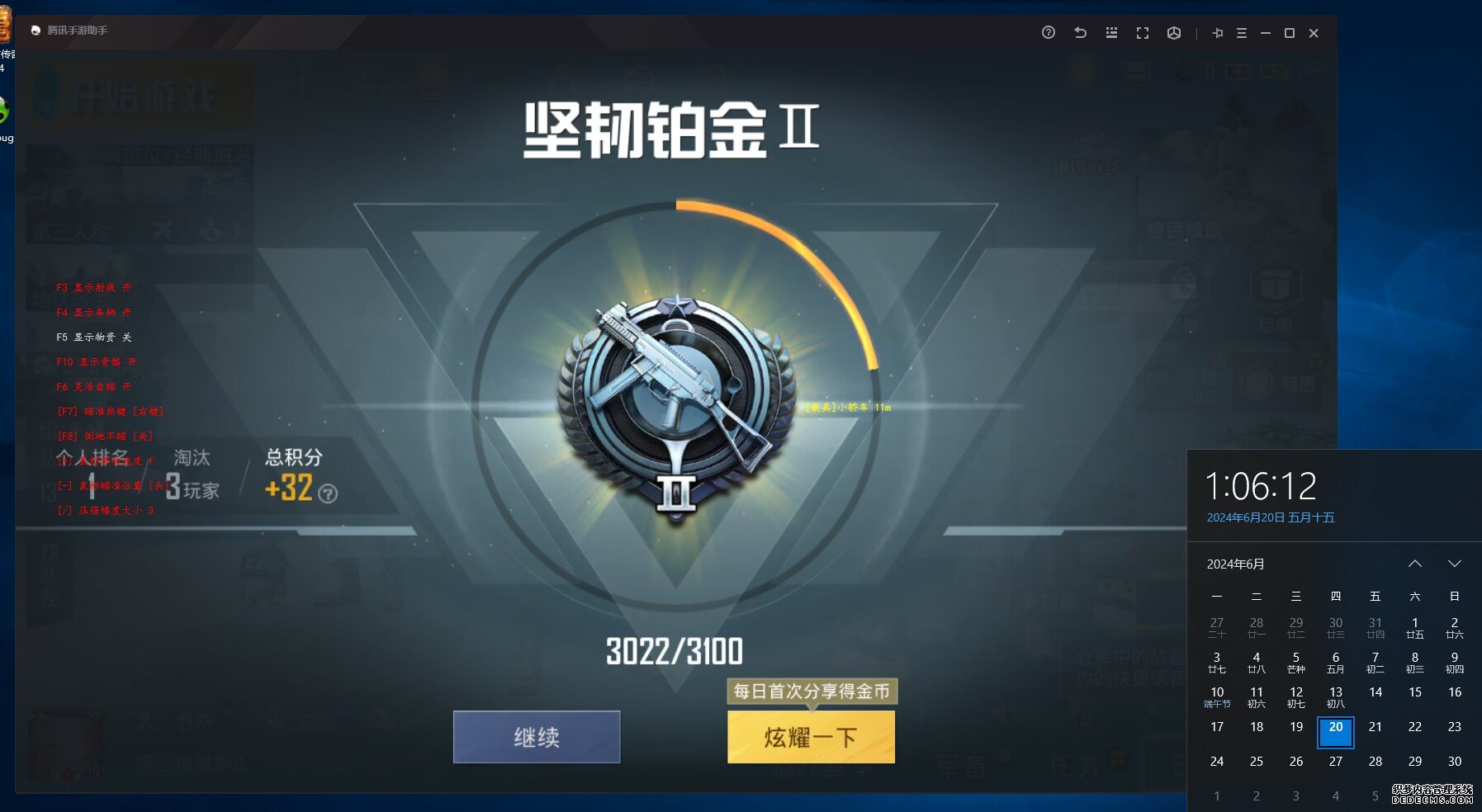Open the keyboard mapping icon
Image resolution: width=1482 pixels, height=812 pixels.
1111,33
